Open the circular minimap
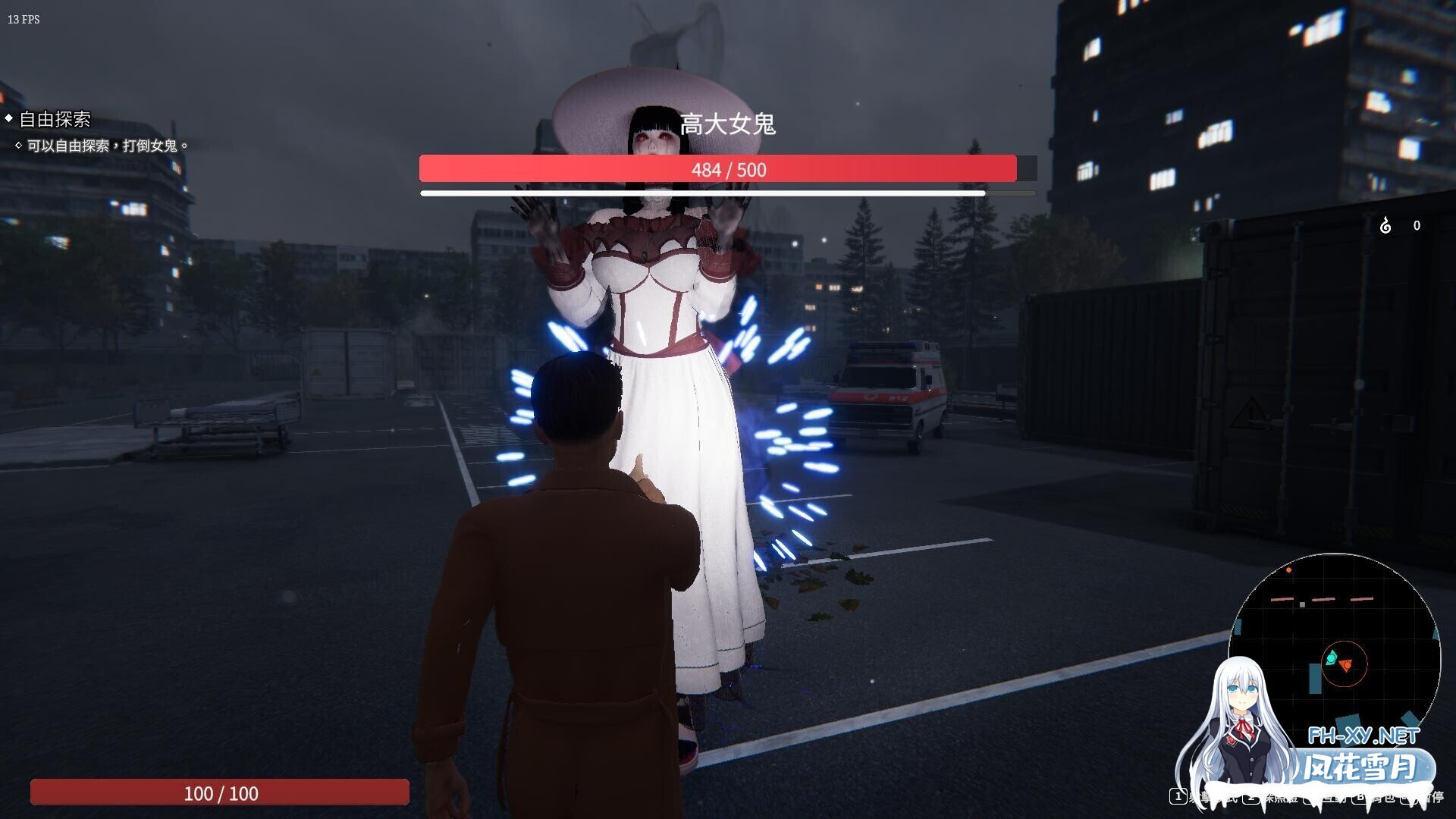The height and width of the screenshot is (819, 1456). point(1335,654)
